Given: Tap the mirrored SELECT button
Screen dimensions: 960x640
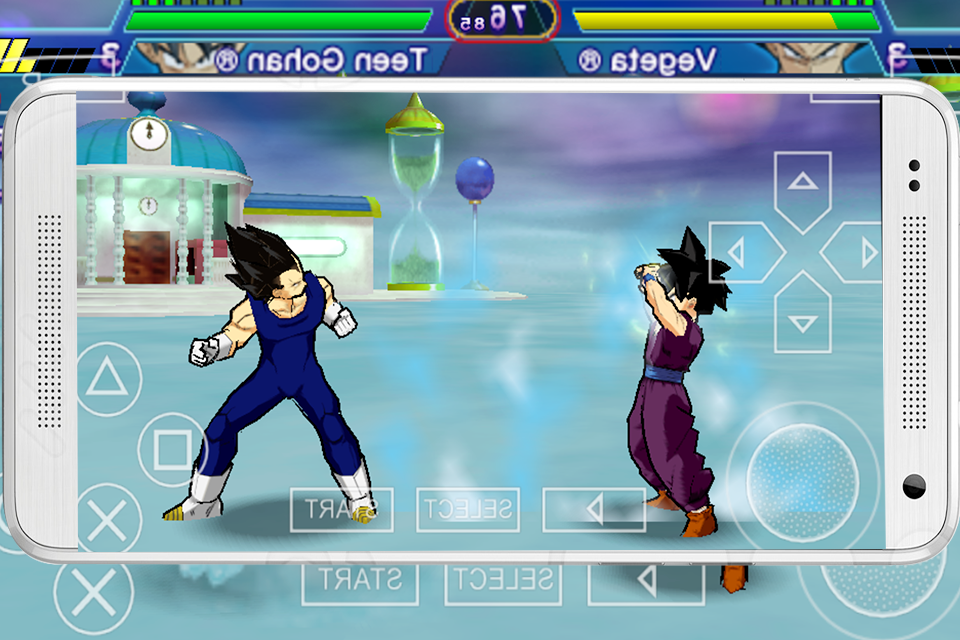Looking at the screenshot, I should (467, 509).
